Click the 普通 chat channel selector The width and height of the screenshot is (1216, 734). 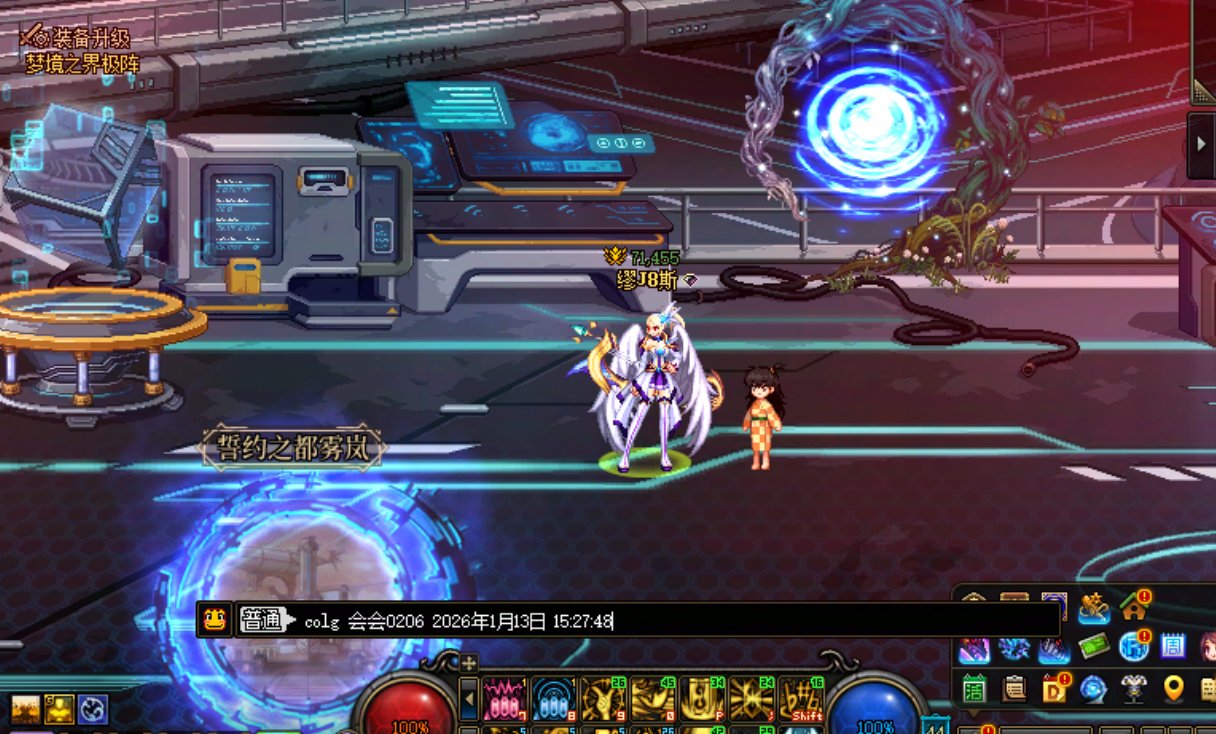[x=262, y=620]
